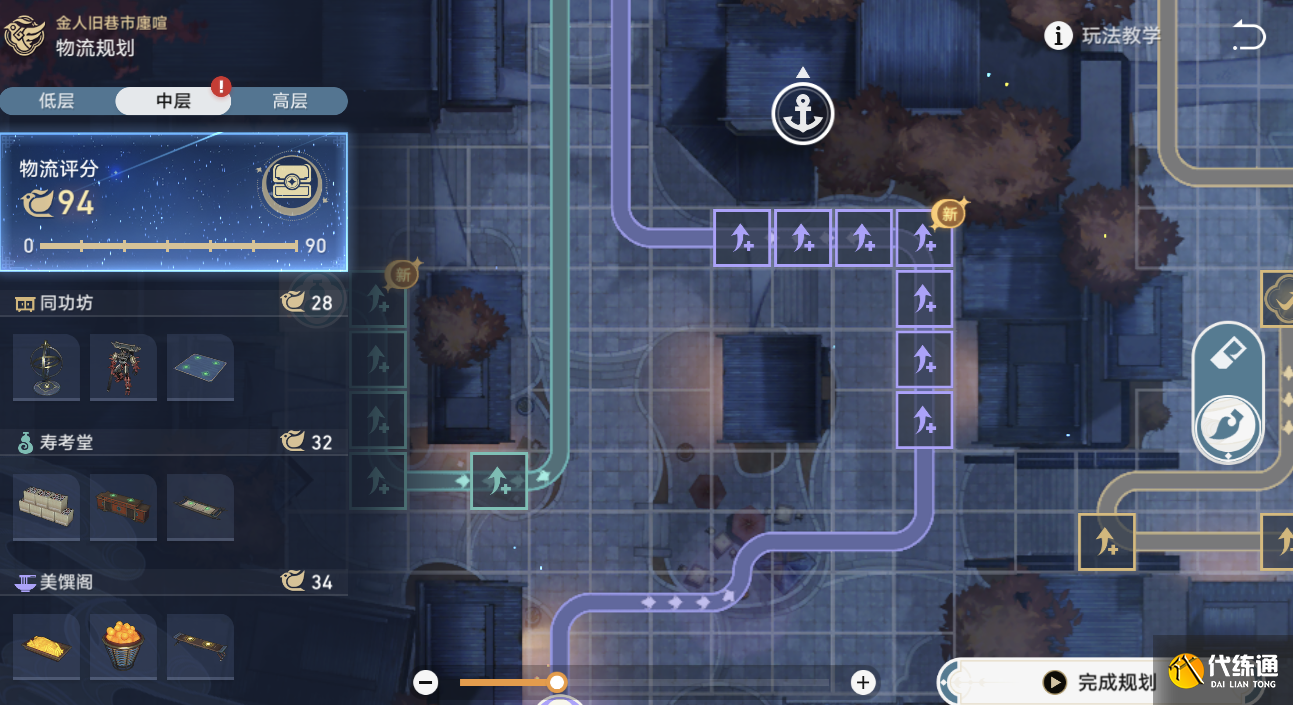Tap the anchor marker on the map
Image resolution: width=1293 pixels, height=705 pixels.
click(803, 114)
